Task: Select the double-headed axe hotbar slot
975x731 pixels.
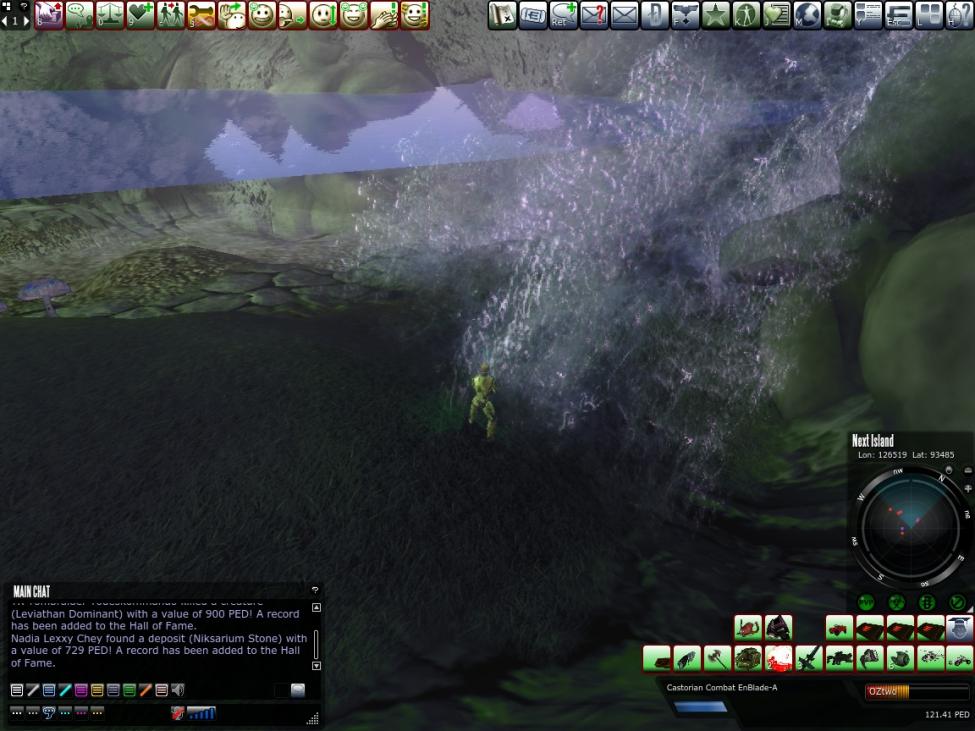Action: click(x=717, y=658)
